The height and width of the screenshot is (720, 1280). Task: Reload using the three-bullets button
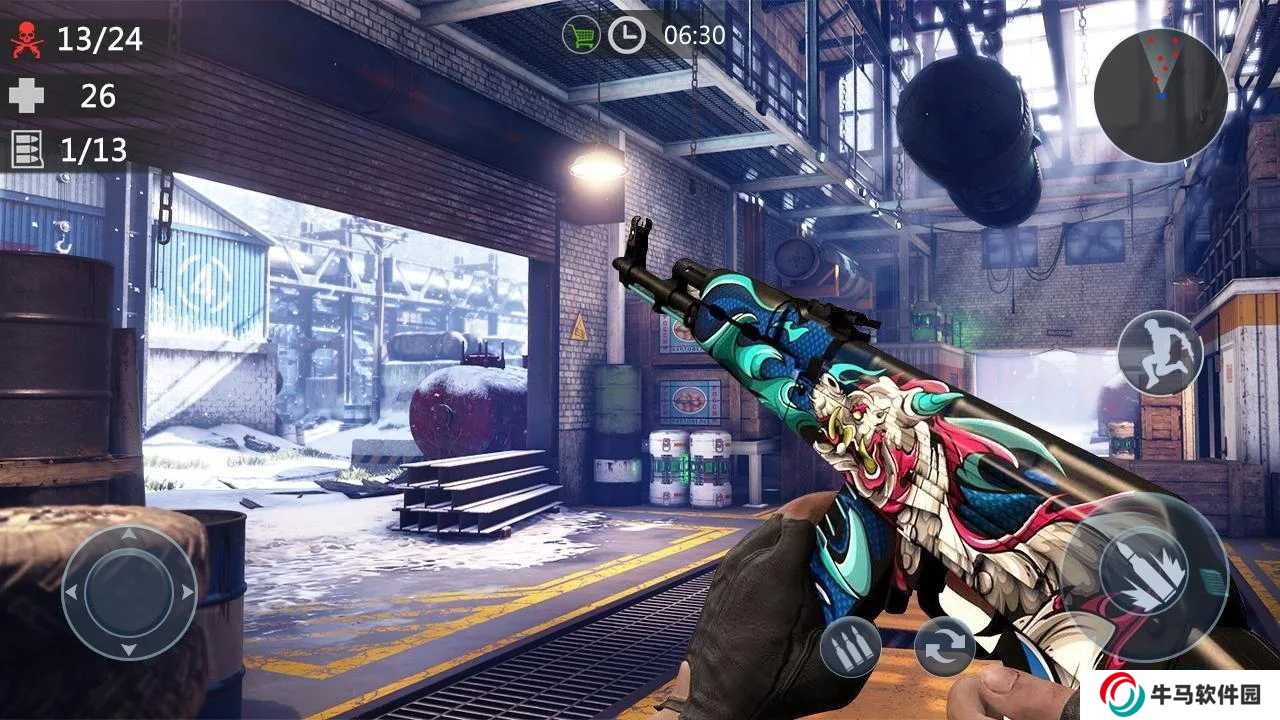tap(850, 647)
